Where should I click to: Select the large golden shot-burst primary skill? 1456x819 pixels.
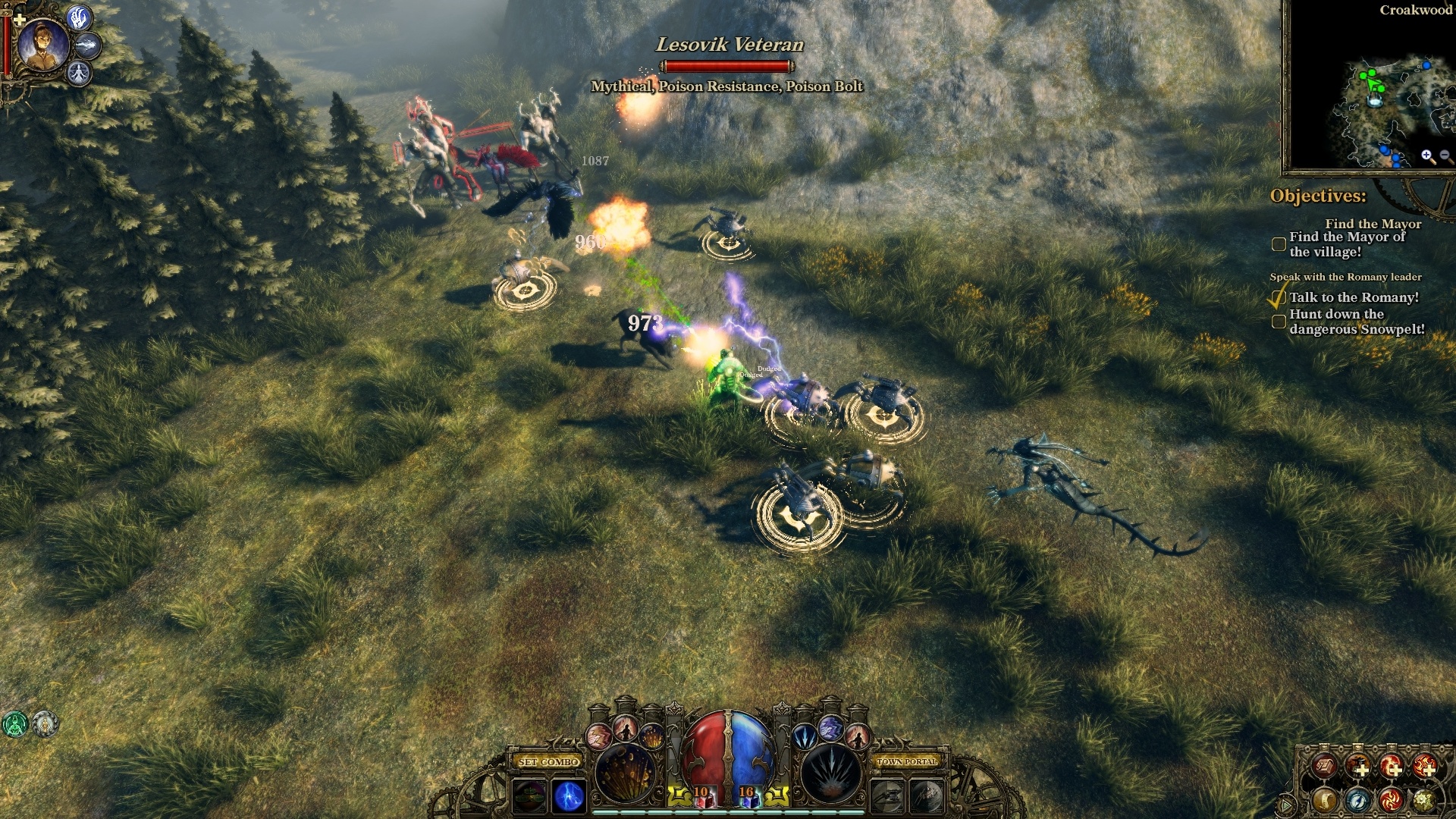pyautogui.click(x=626, y=772)
